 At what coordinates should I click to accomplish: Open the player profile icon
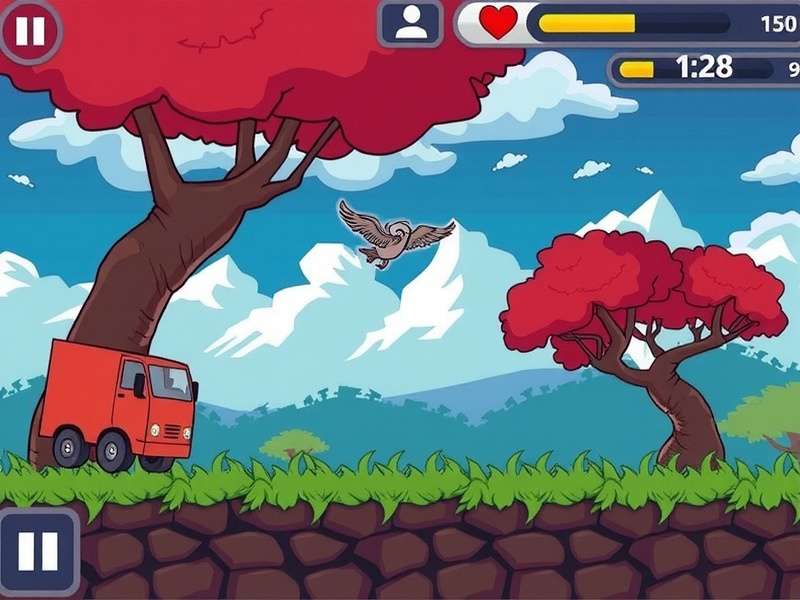point(411,23)
